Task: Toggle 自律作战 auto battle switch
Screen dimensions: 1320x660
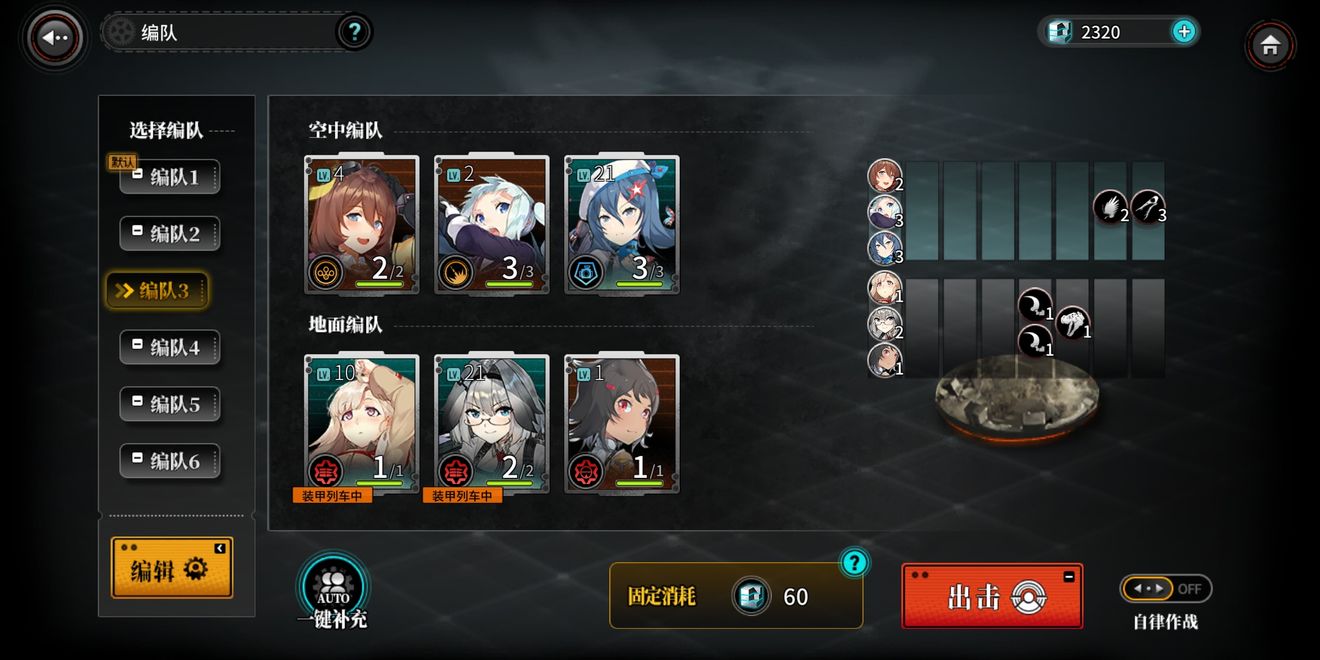Action: [1165, 589]
